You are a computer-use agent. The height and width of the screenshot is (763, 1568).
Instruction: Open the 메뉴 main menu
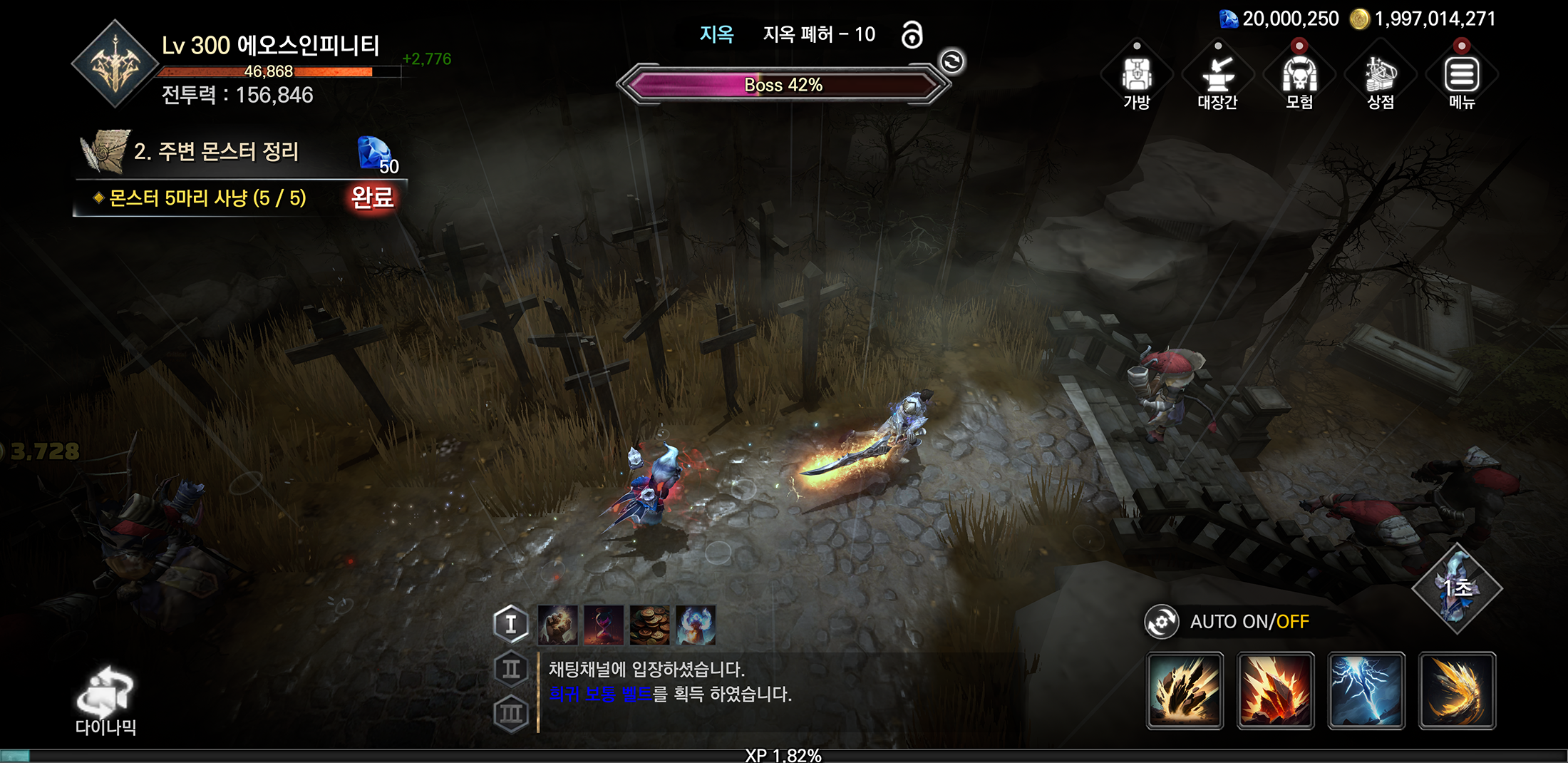click(x=1462, y=78)
